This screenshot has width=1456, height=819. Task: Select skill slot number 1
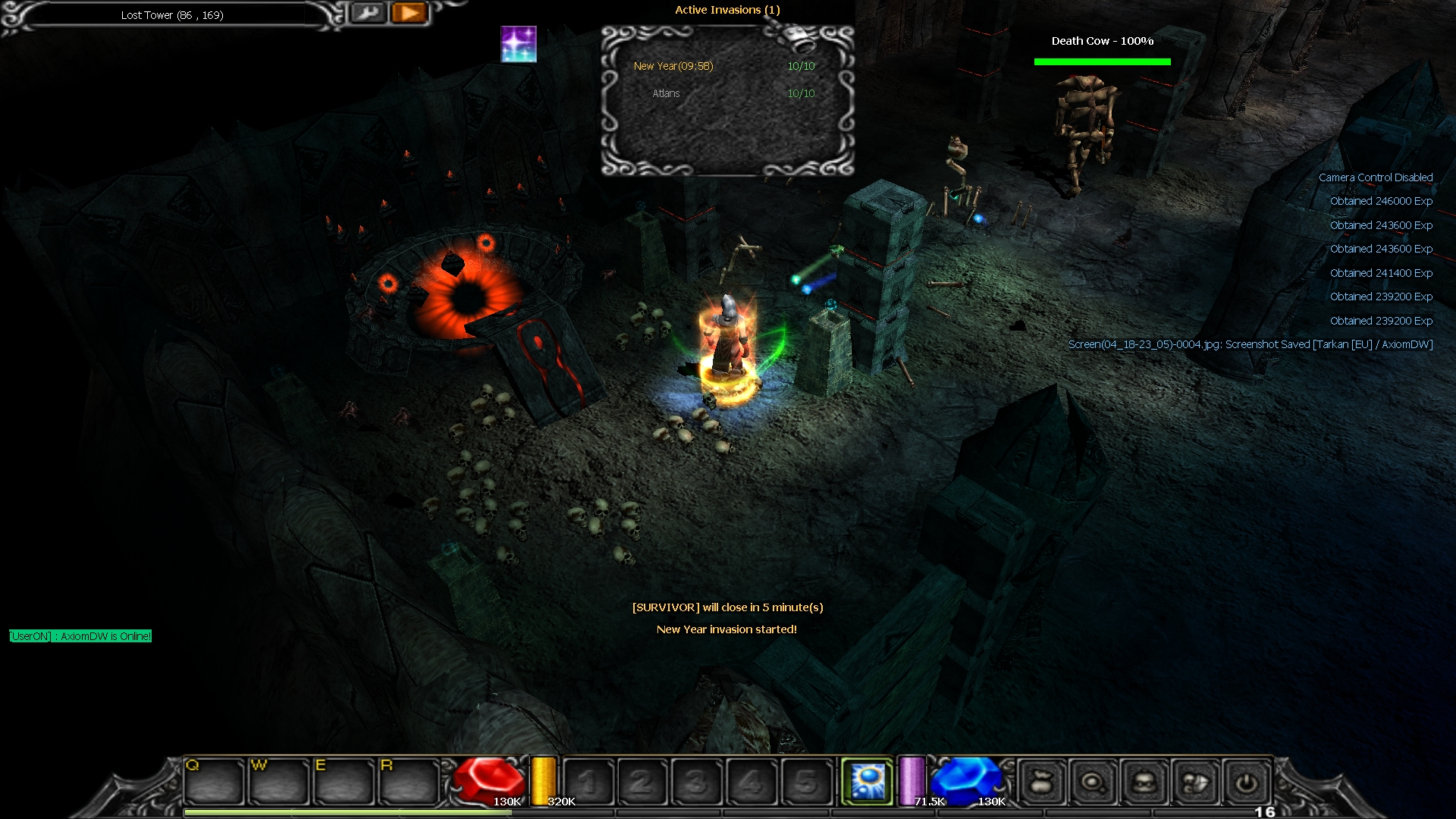(588, 782)
